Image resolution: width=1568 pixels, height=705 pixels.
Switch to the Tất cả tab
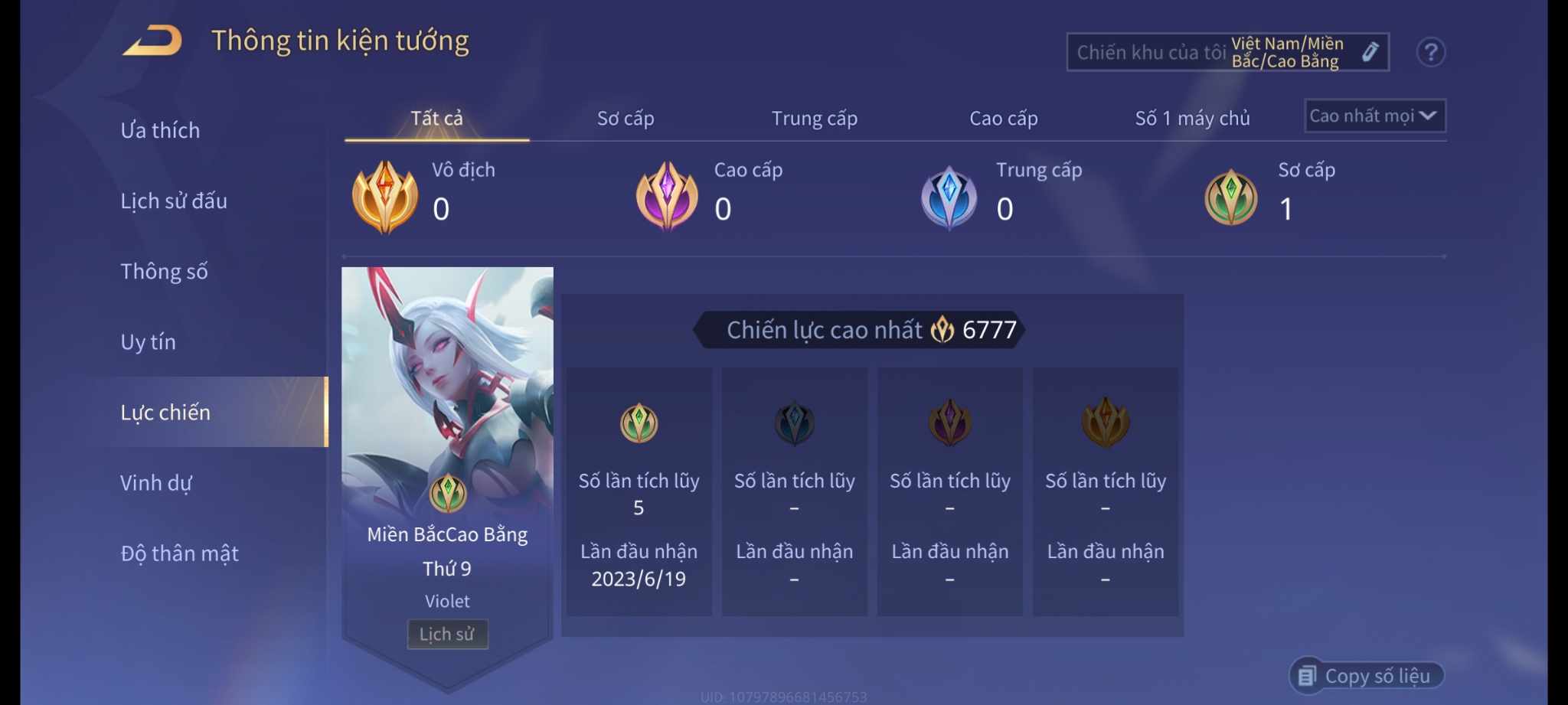pos(436,119)
